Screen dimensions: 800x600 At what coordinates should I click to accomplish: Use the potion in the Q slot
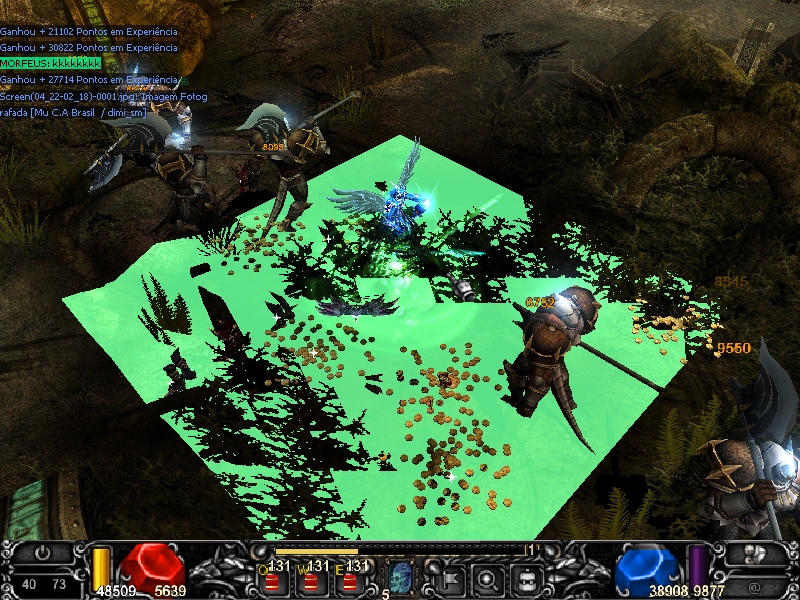tap(278, 576)
